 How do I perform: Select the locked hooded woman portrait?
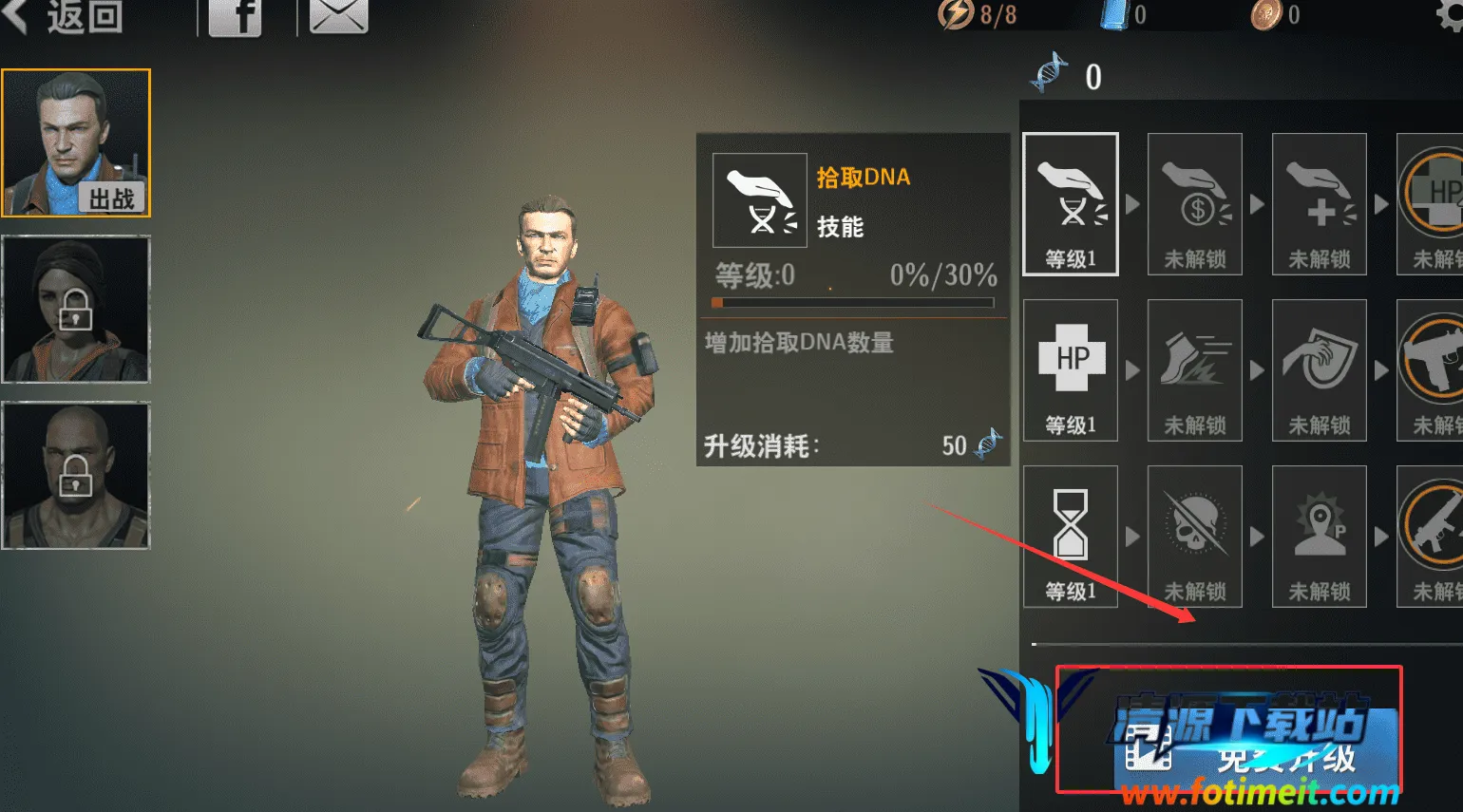pos(76,309)
